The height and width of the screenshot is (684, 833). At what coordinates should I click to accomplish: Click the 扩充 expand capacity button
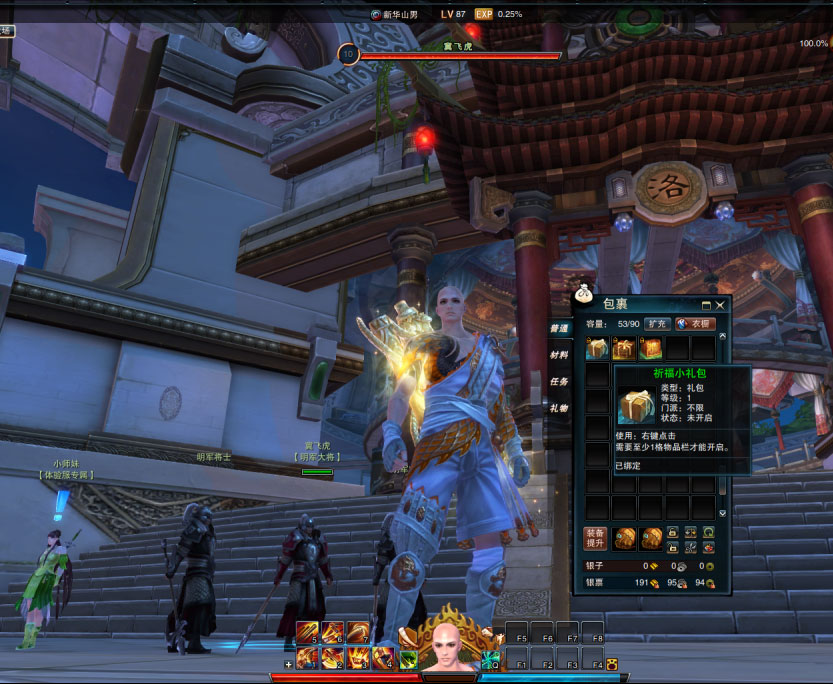coord(656,324)
